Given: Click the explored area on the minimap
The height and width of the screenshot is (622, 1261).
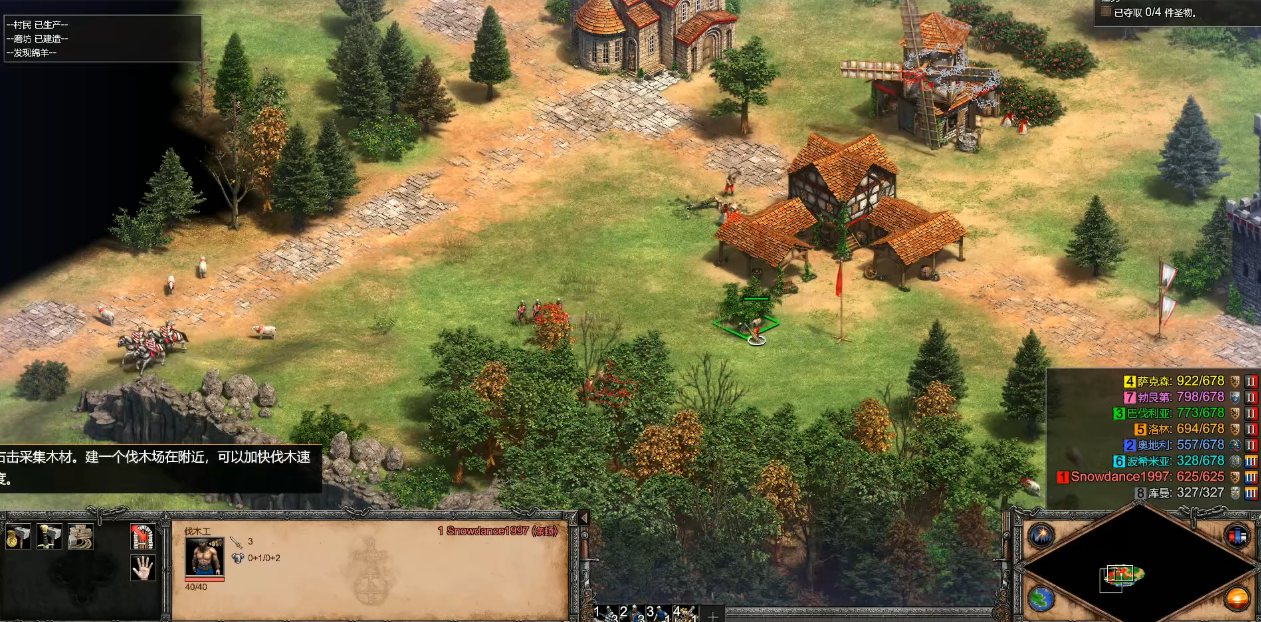Looking at the screenshot, I should pyautogui.click(x=1122, y=575).
